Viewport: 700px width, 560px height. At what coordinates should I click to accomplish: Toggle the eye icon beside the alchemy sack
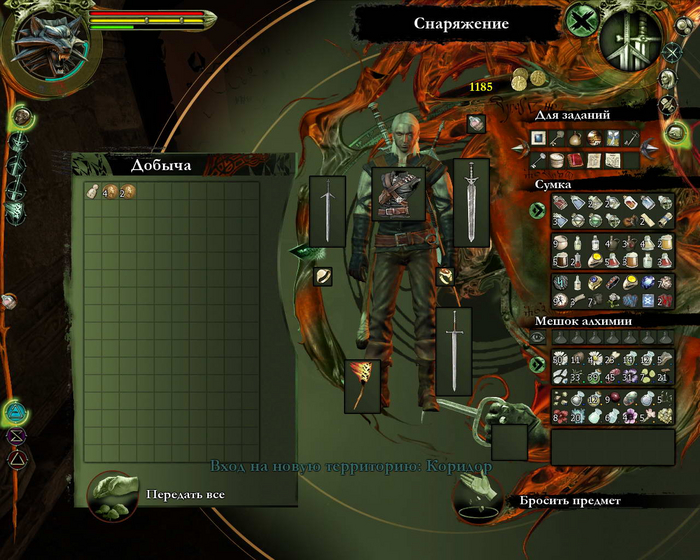click(x=538, y=339)
